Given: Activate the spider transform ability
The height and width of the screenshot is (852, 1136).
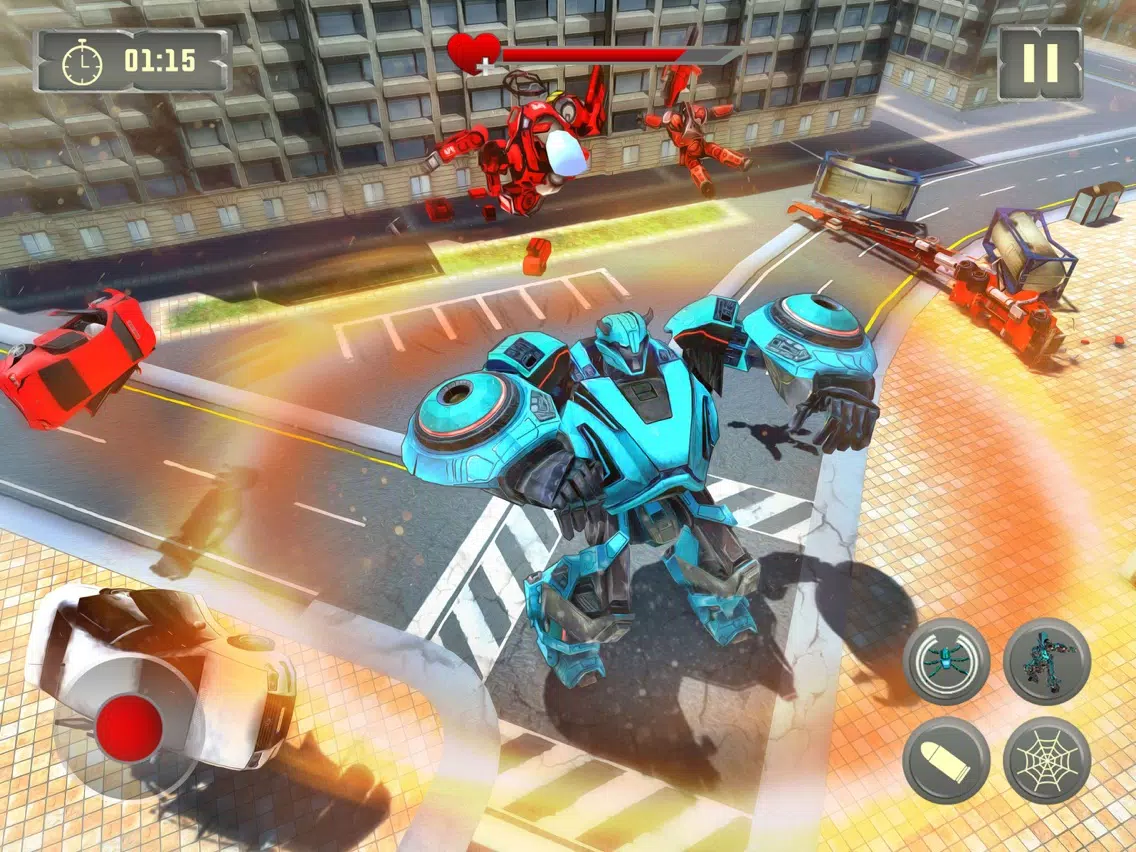Looking at the screenshot, I should pyautogui.click(x=946, y=661).
